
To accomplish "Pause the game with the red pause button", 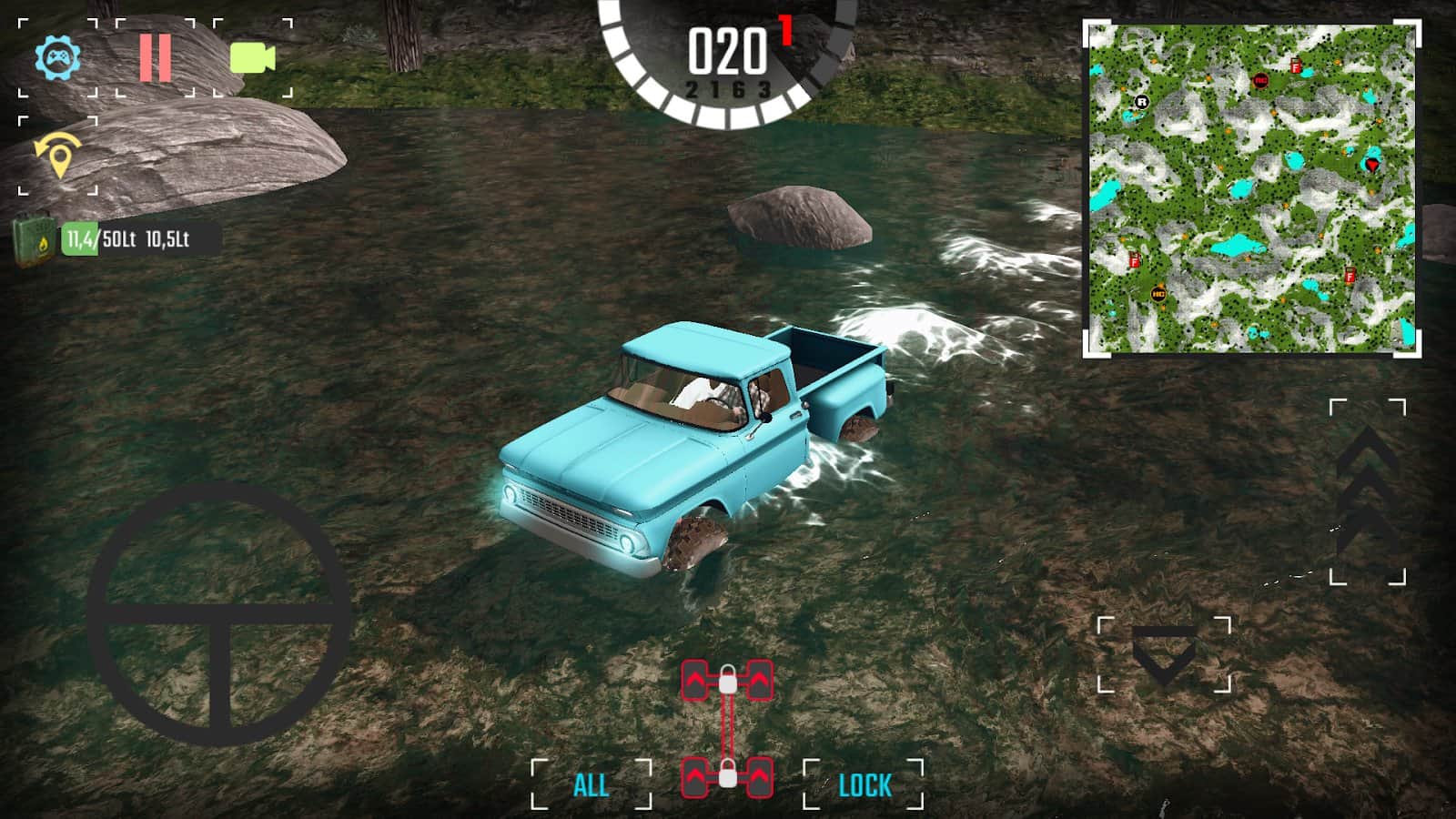I will click(155, 58).
